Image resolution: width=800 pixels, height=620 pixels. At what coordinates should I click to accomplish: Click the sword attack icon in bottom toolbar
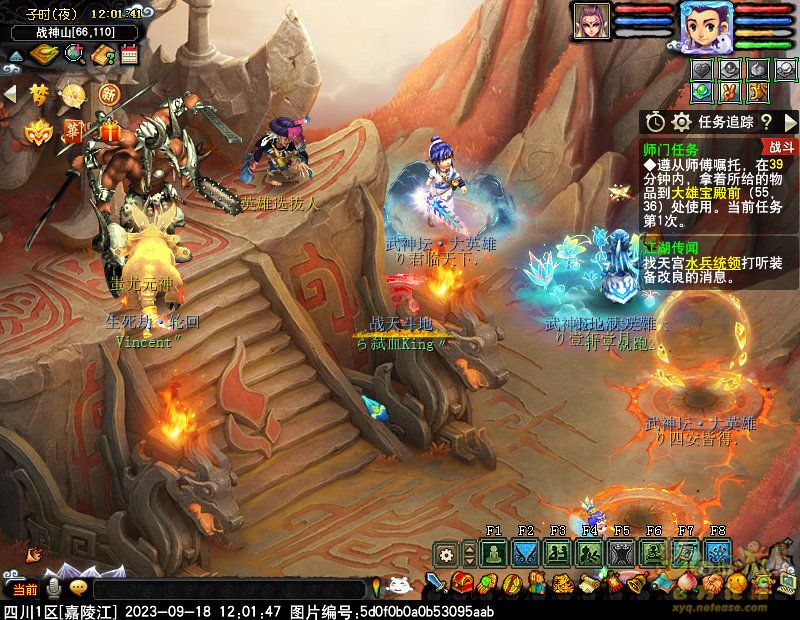pyautogui.click(x=435, y=583)
